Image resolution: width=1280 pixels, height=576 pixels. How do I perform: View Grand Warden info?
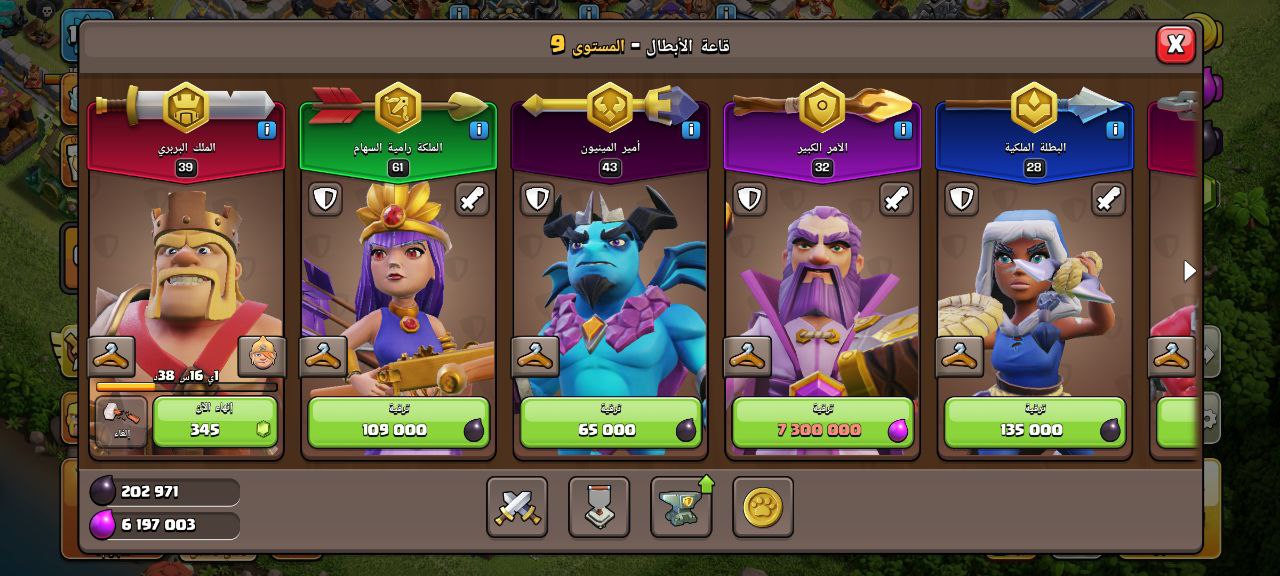pyautogui.click(x=902, y=130)
